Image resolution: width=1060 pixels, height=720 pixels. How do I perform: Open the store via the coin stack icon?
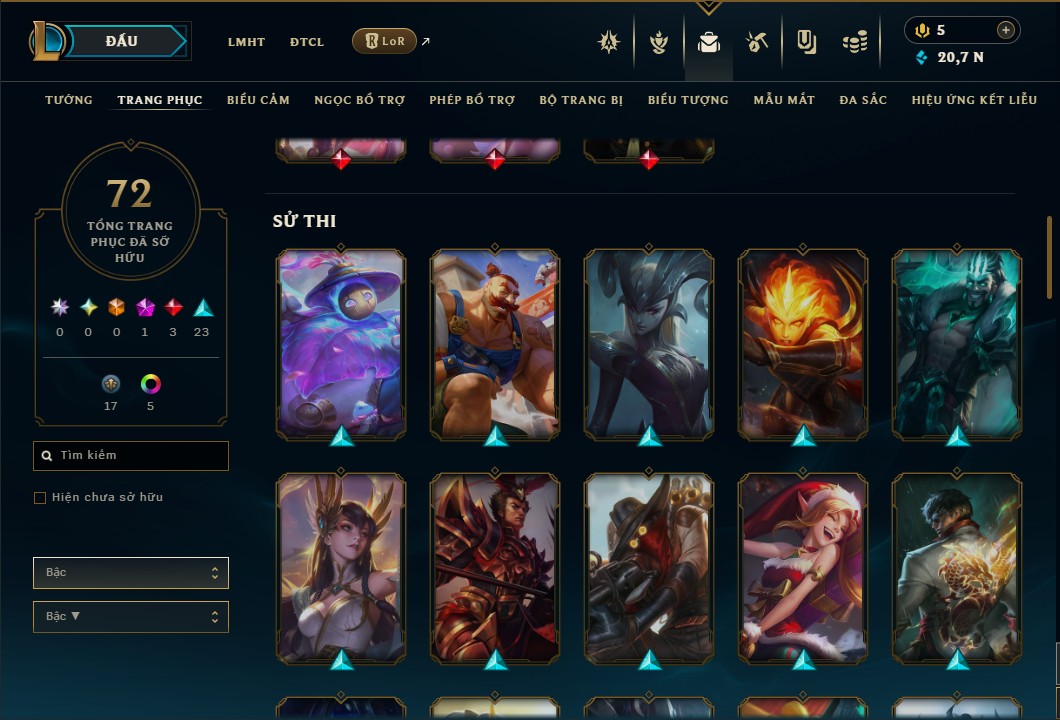pyautogui.click(x=854, y=42)
